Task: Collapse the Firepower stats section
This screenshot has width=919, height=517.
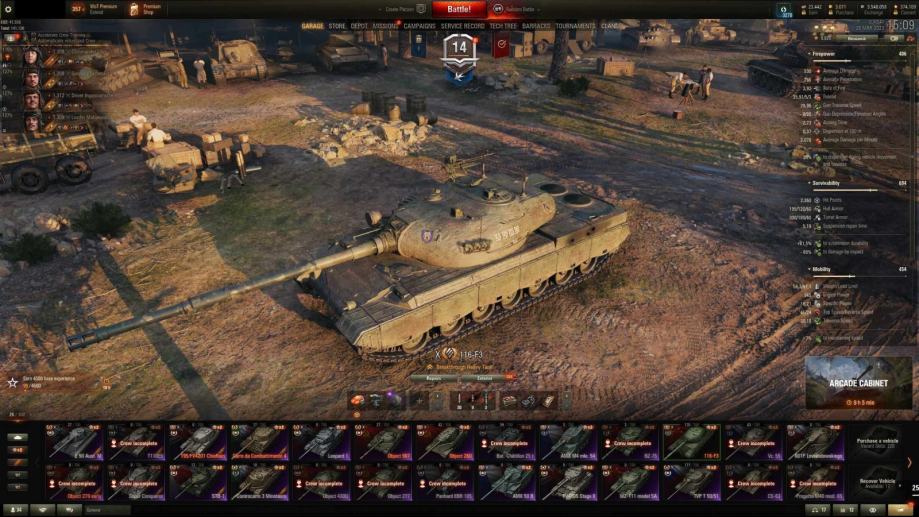Action: coord(810,53)
